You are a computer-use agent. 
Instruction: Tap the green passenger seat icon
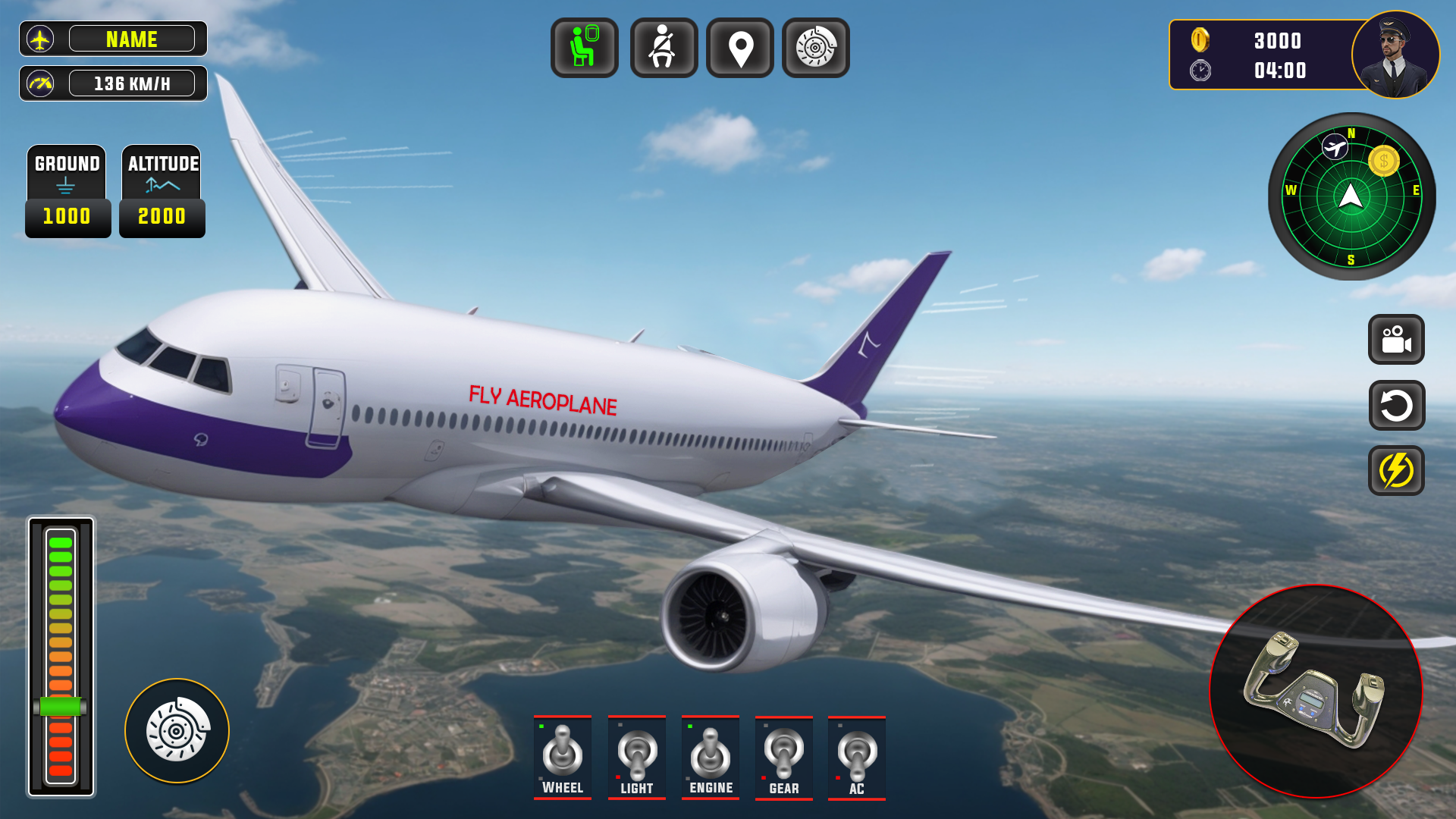[584, 48]
